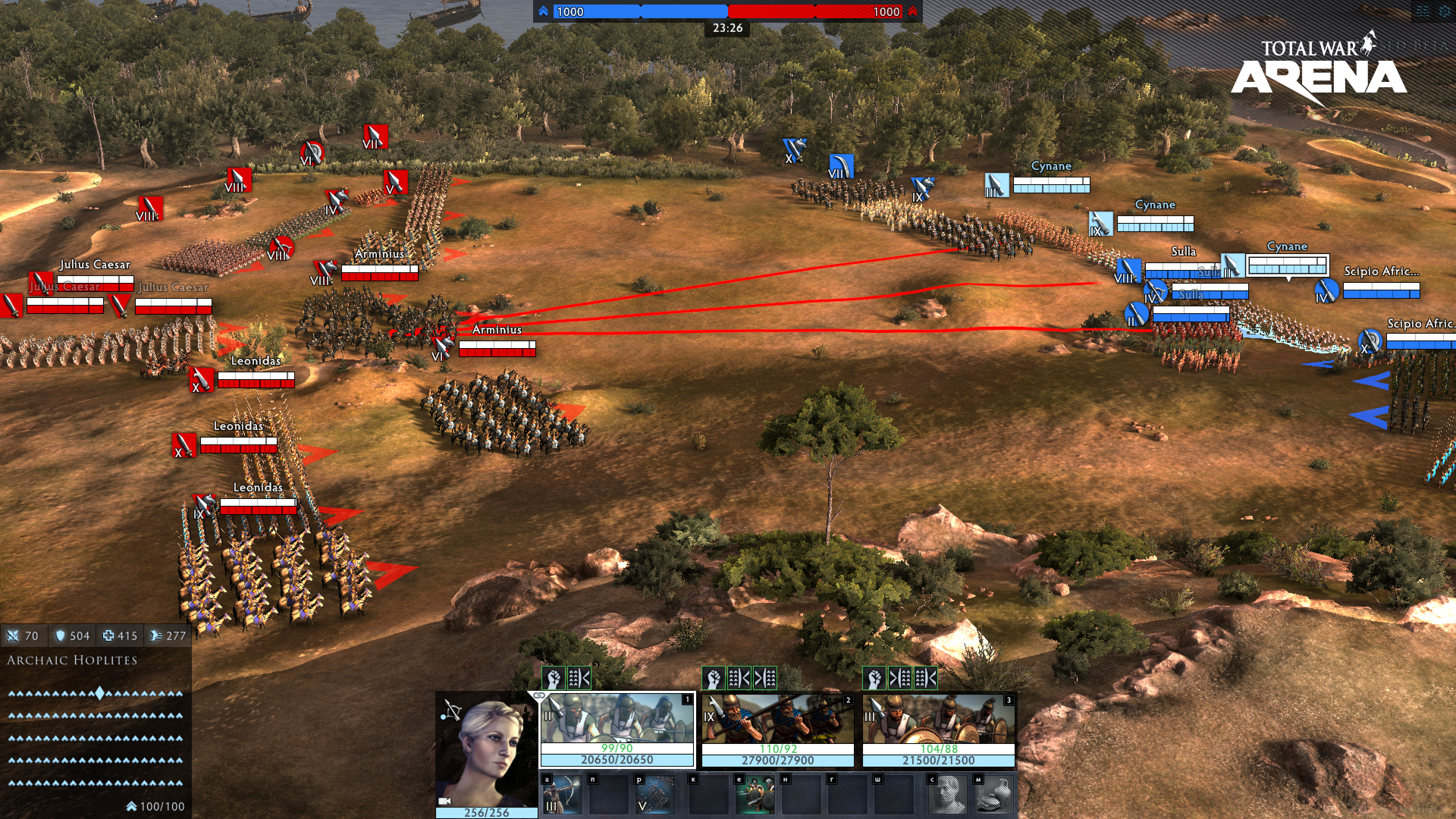Click the Scipio Africanus tier IV unit marker
Image resolution: width=1456 pixels, height=819 pixels.
1326,290
